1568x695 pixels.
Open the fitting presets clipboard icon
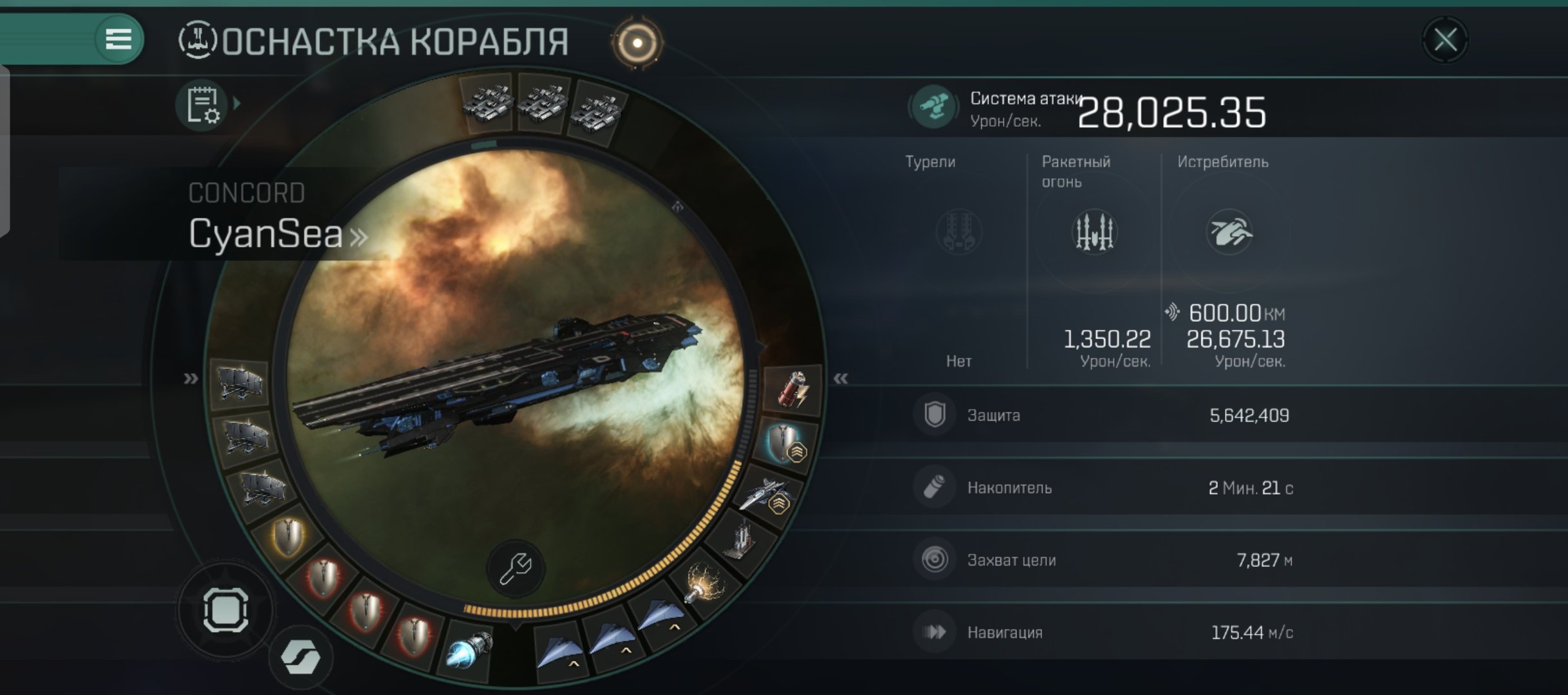coord(203,105)
